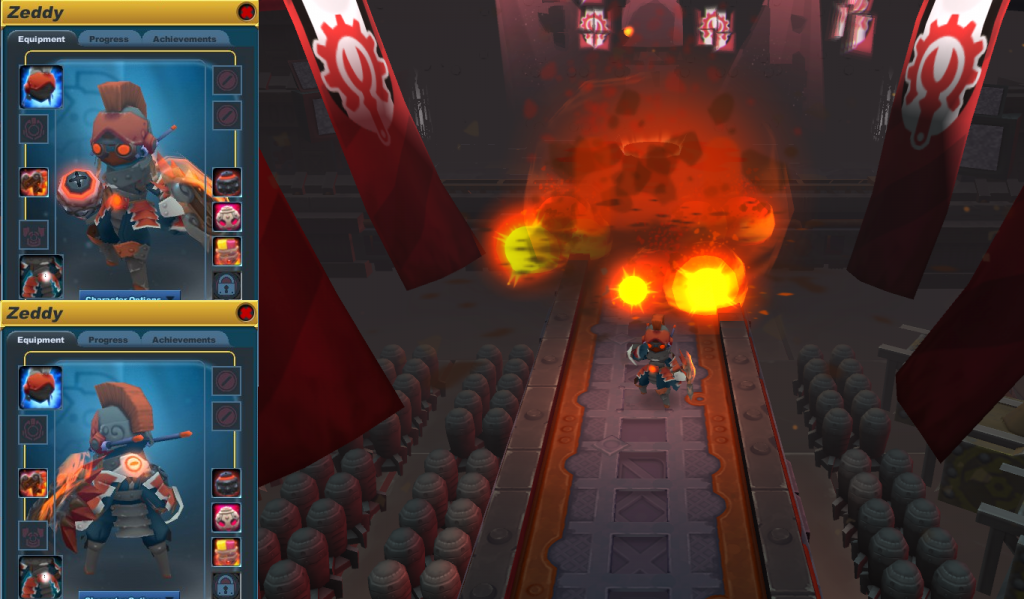Click the armored legs slot in upper window

point(41,276)
